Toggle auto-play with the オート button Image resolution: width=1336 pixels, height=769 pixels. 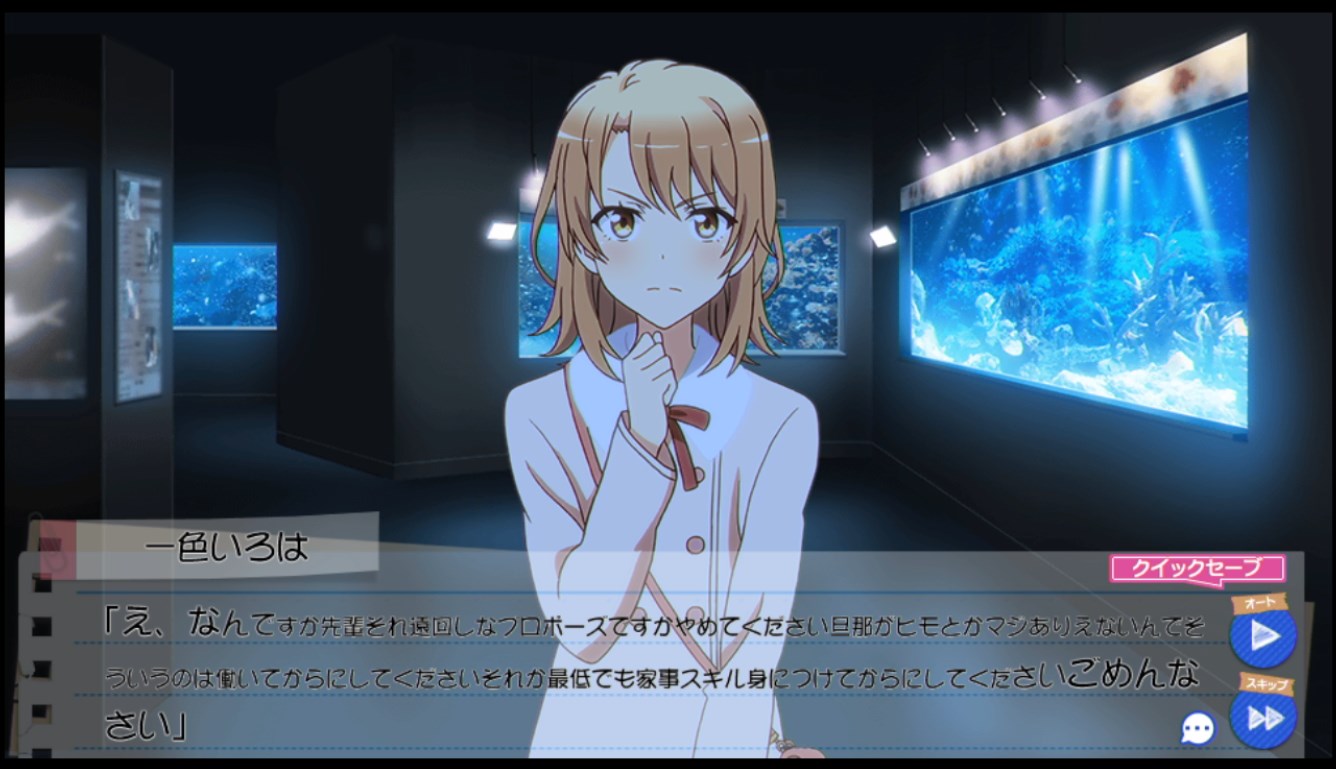click(1263, 636)
